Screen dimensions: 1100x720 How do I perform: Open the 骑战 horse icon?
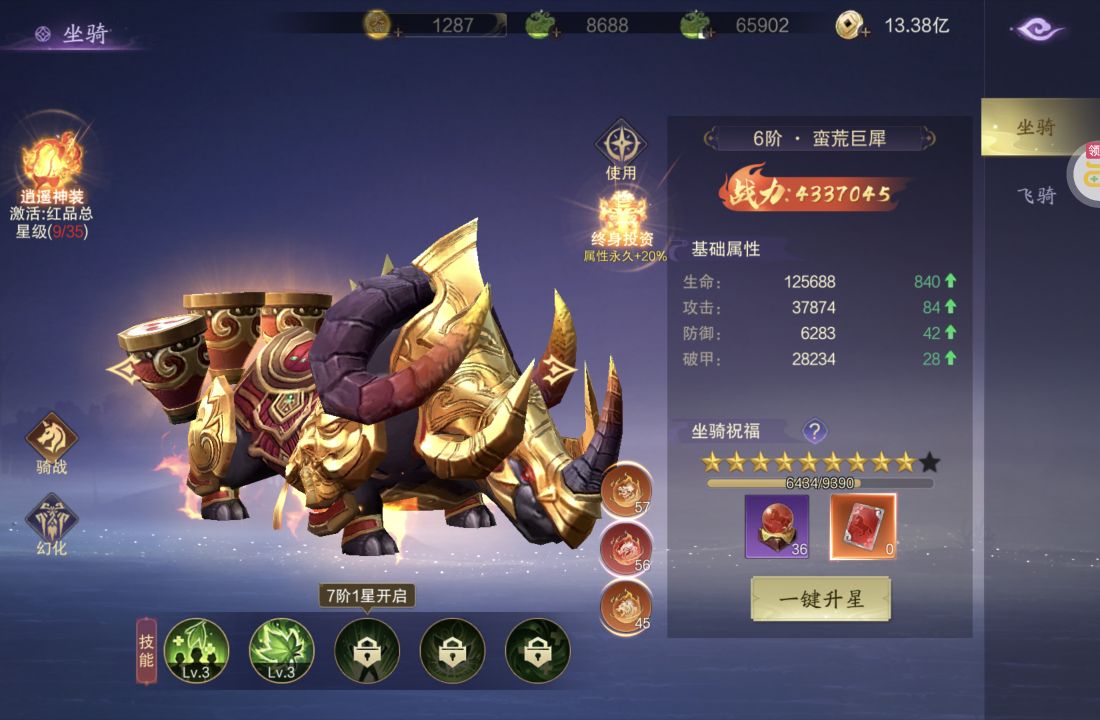tap(52, 439)
